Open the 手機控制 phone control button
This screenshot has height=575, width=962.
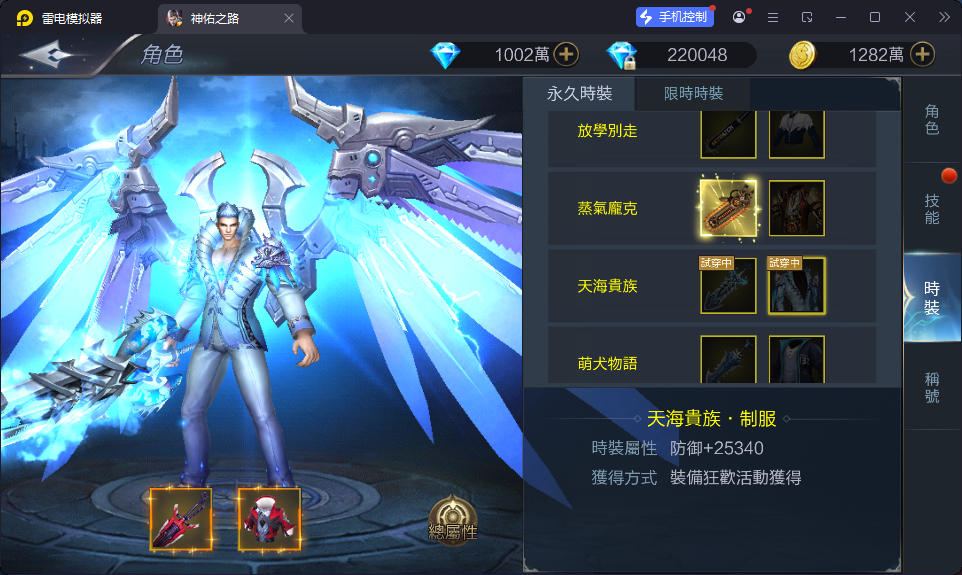click(675, 17)
